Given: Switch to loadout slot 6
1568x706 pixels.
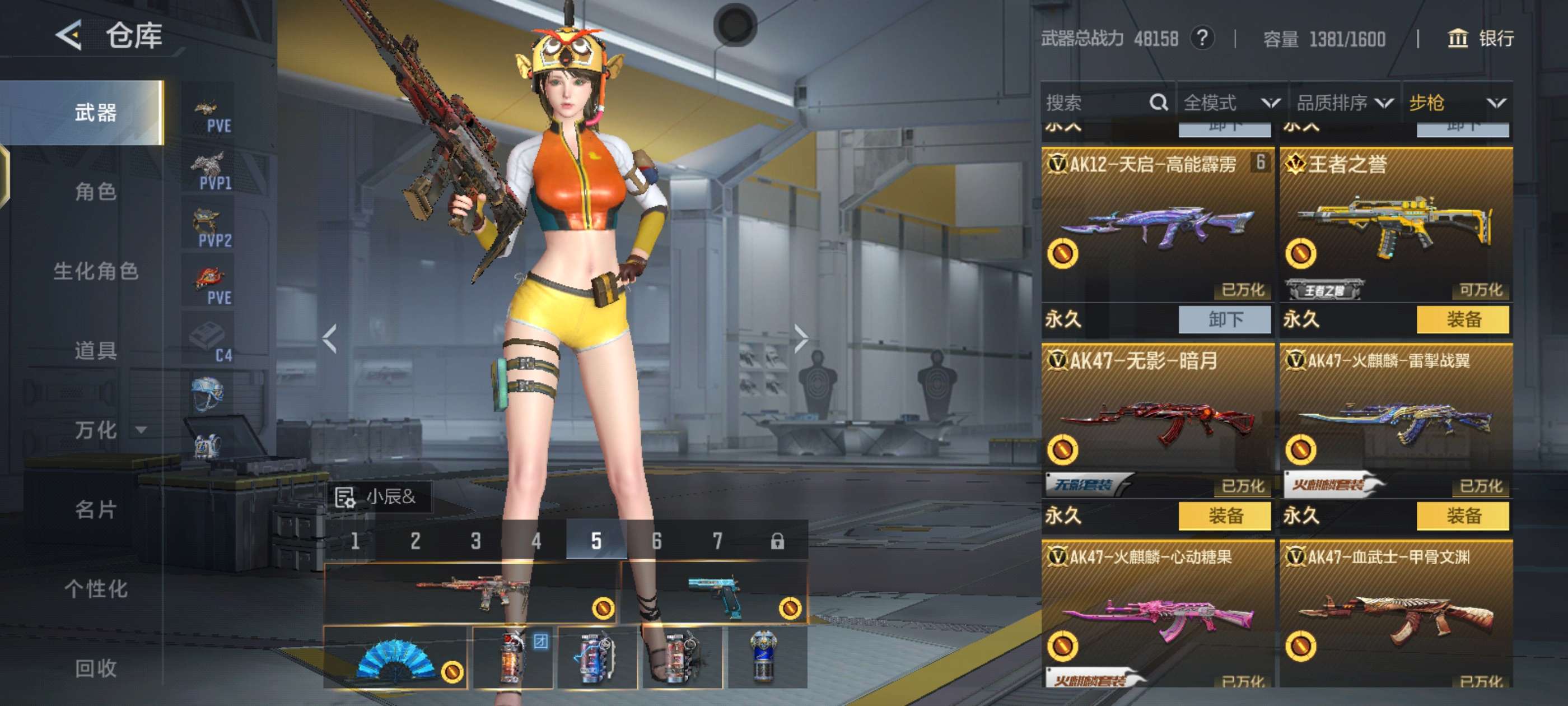Looking at the screenshot, I should [656, 541].
